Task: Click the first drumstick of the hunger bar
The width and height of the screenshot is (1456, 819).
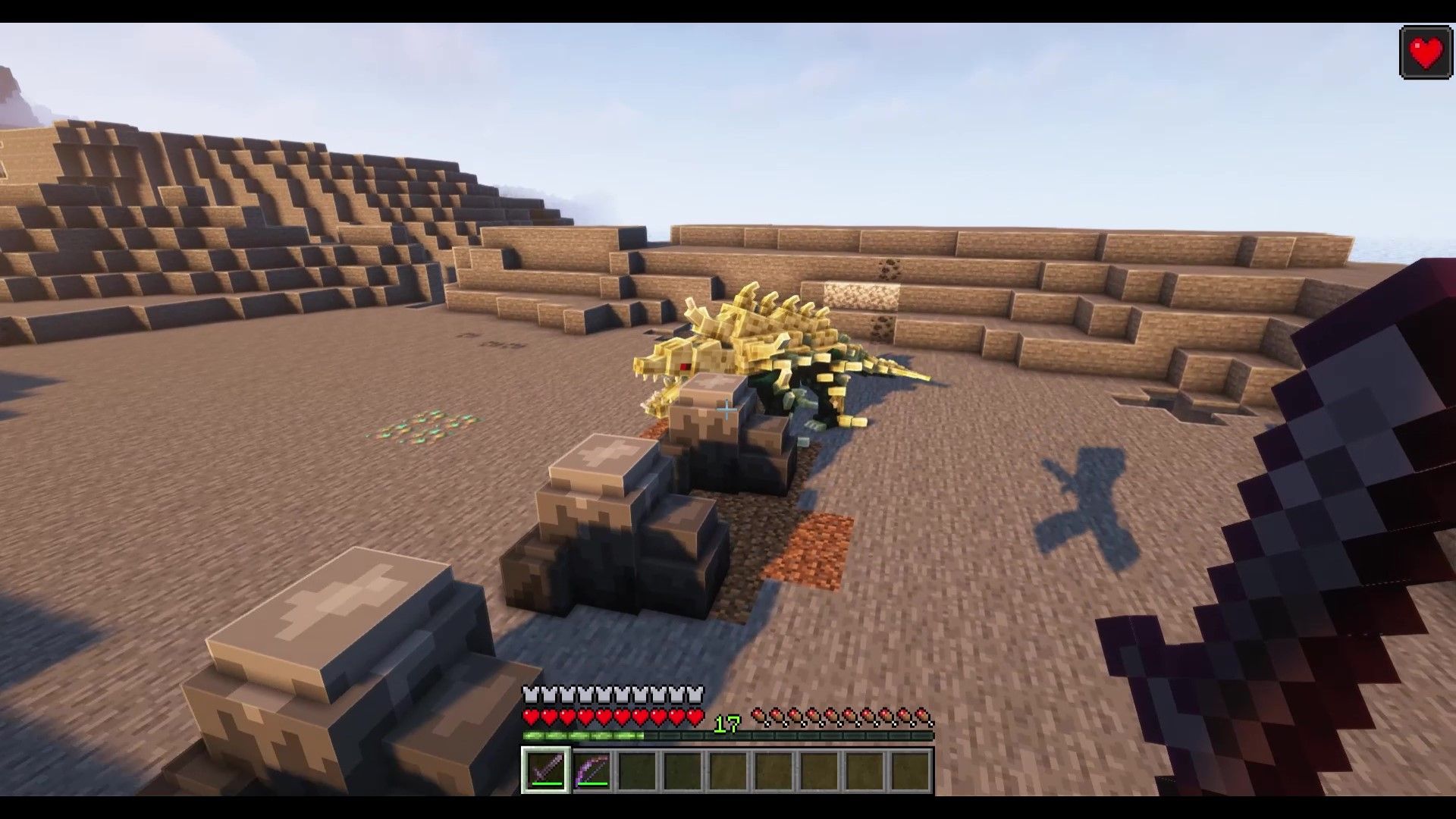Action: (x=758, y=715)
